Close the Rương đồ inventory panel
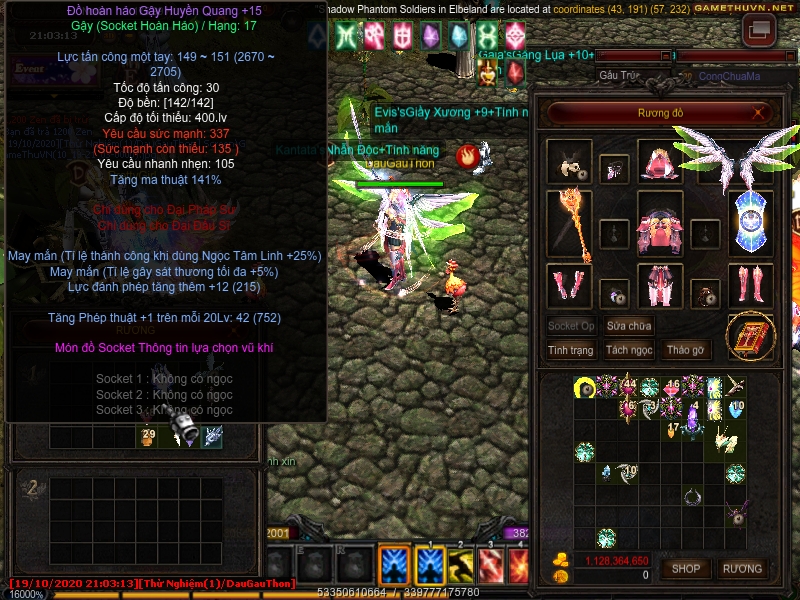 click(759, 113)
